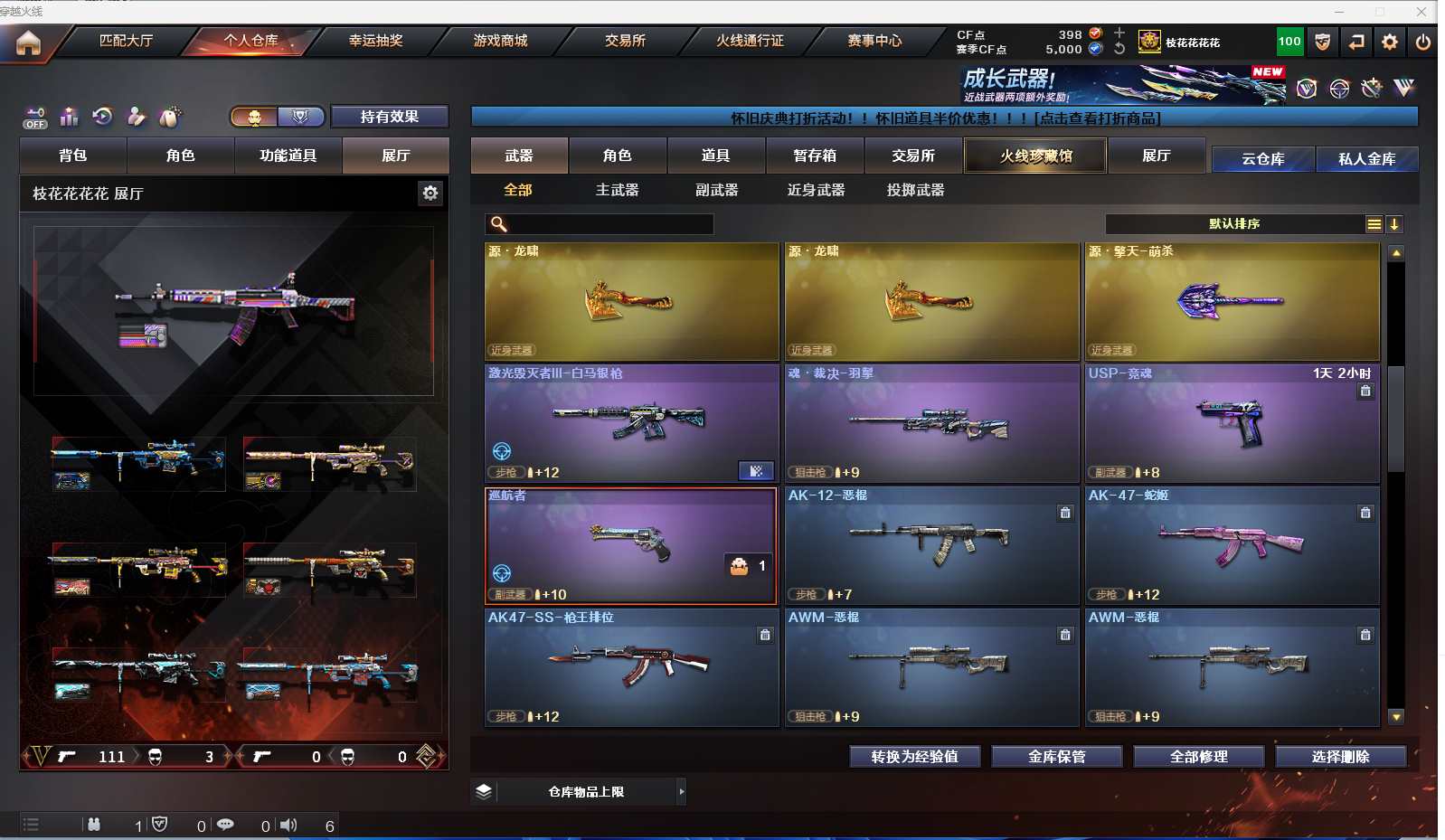1445x840 pixels.
Task: Minimize the game window
Action: click(x=1338, y=12)
